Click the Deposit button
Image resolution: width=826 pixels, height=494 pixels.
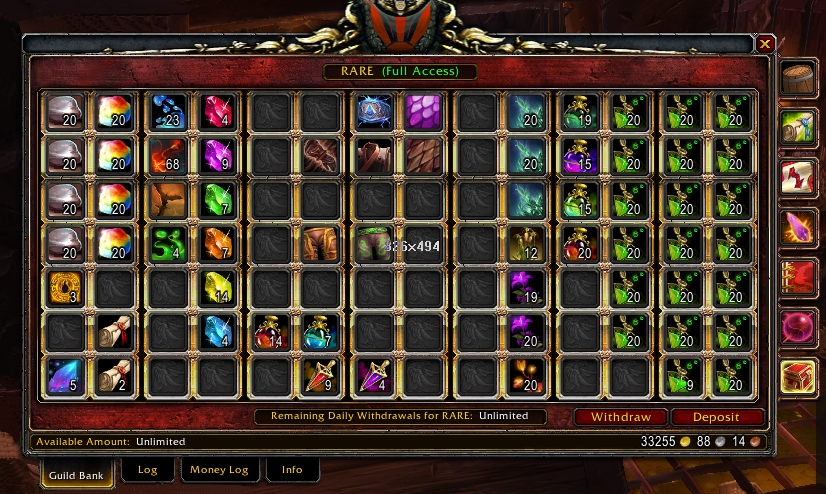click(x=717, y=417)
